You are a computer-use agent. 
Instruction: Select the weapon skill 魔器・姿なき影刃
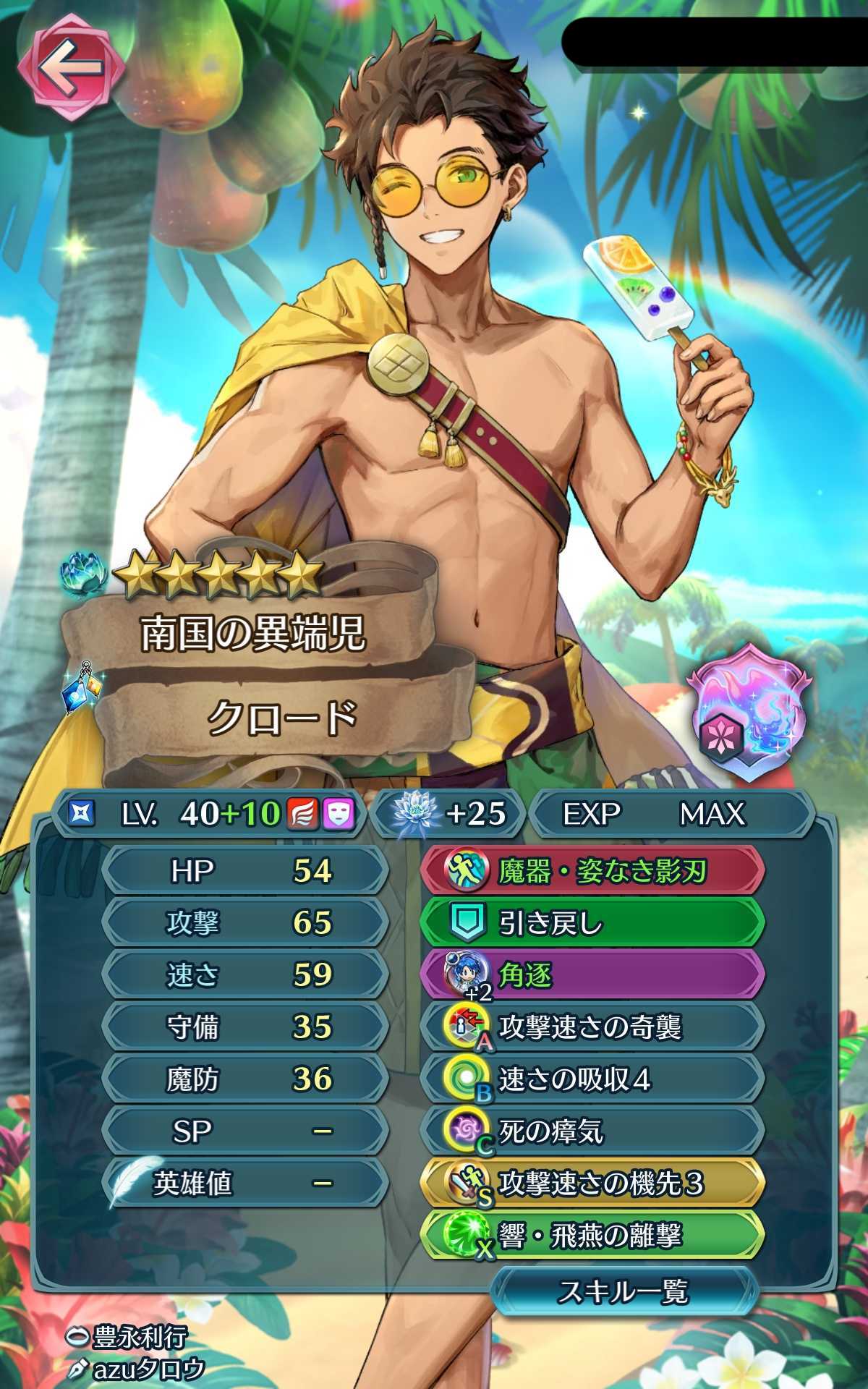[x=592, y=872]
